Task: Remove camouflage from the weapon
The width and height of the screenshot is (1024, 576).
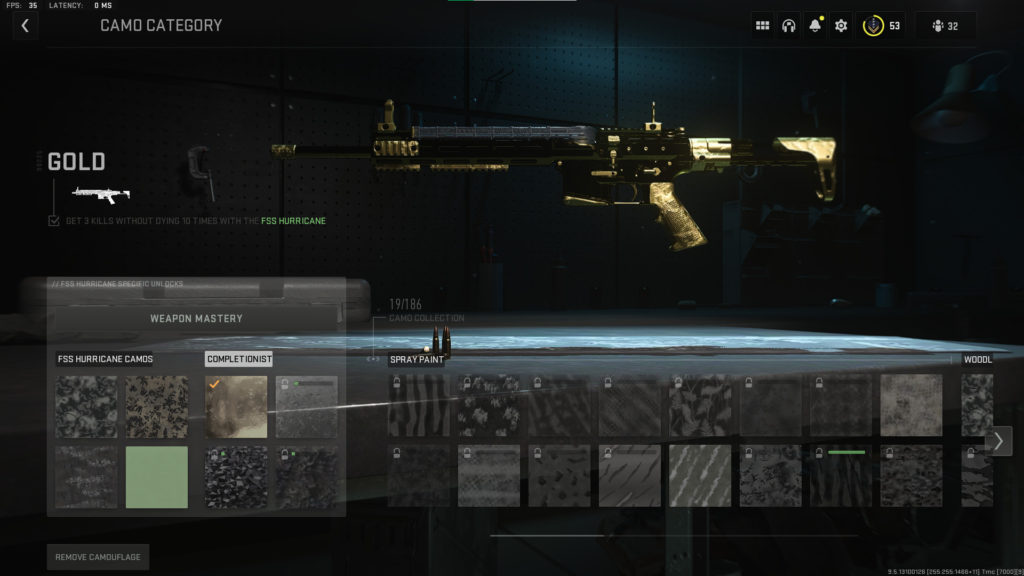Action: click(97, 557)
